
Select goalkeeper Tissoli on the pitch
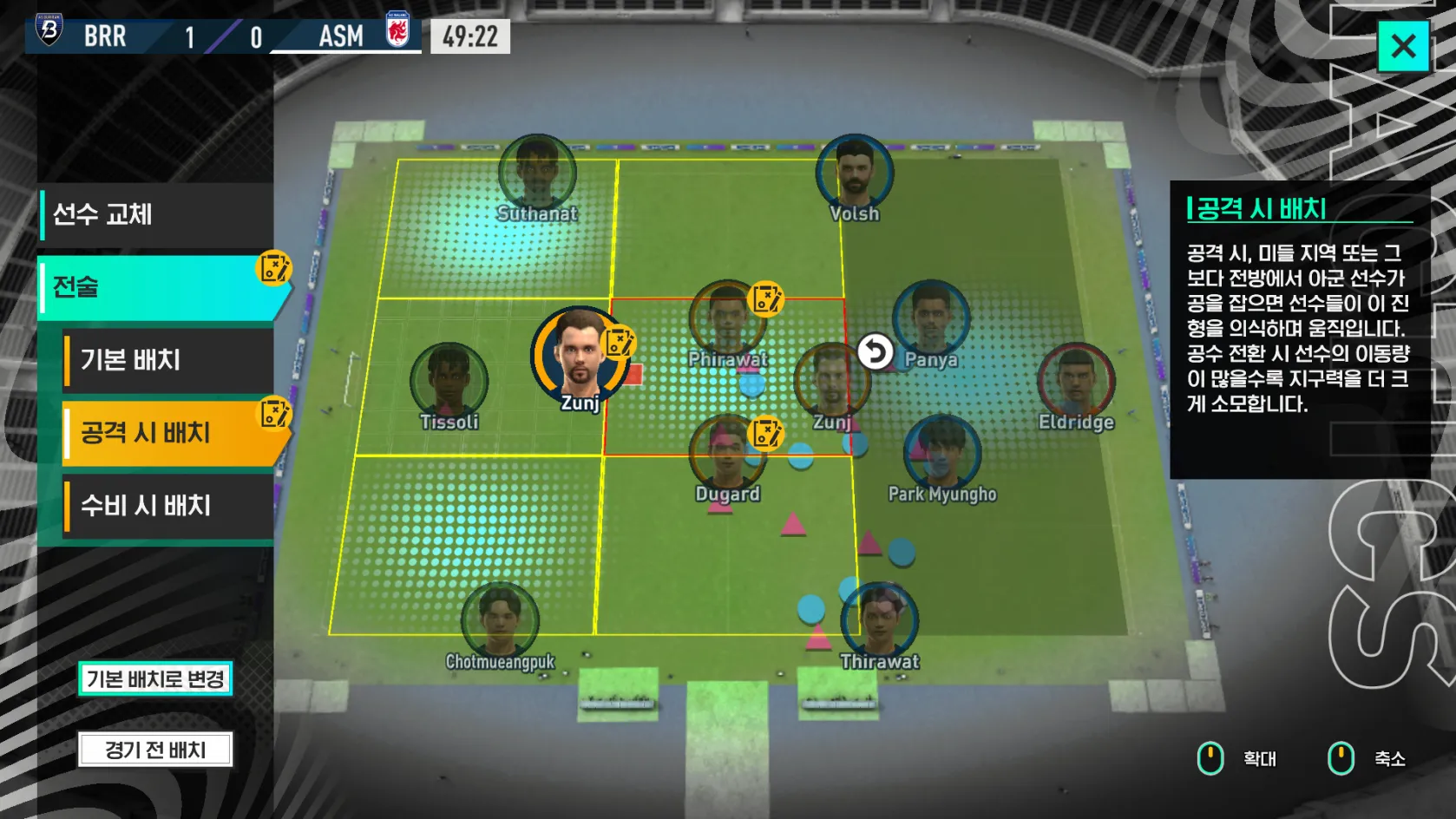[449, 382]
